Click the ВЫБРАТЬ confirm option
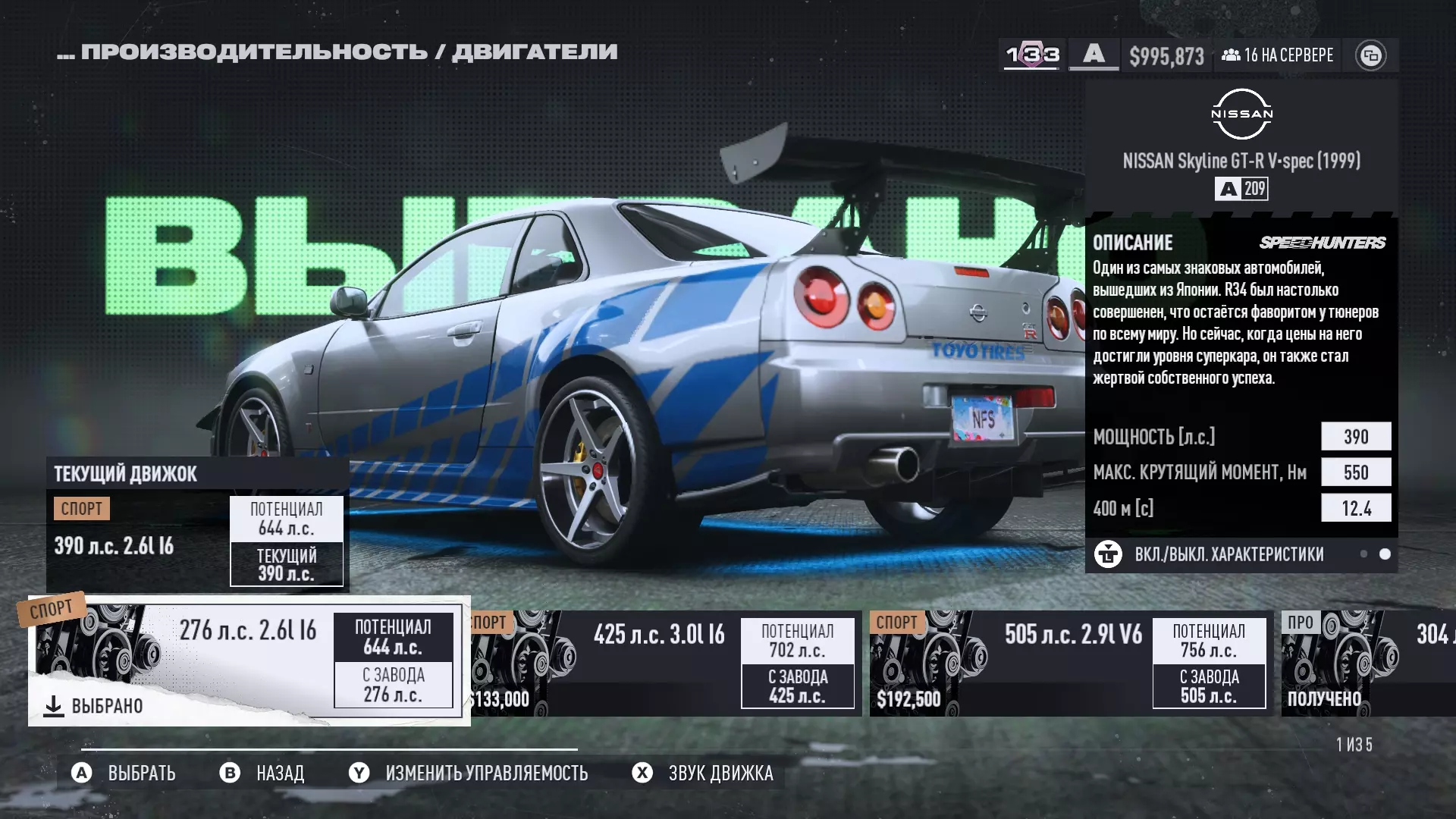The image size is (1456, 819). click(x=124, y=773)
